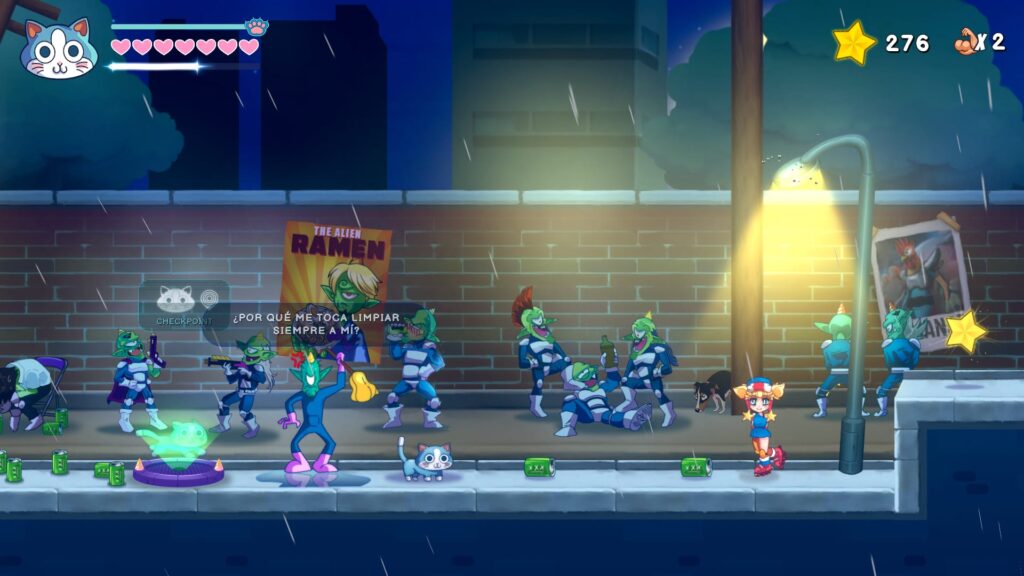The image size is (1024, 576).
Task: Click the paw badge above the hearts
Action: (256, 27)
